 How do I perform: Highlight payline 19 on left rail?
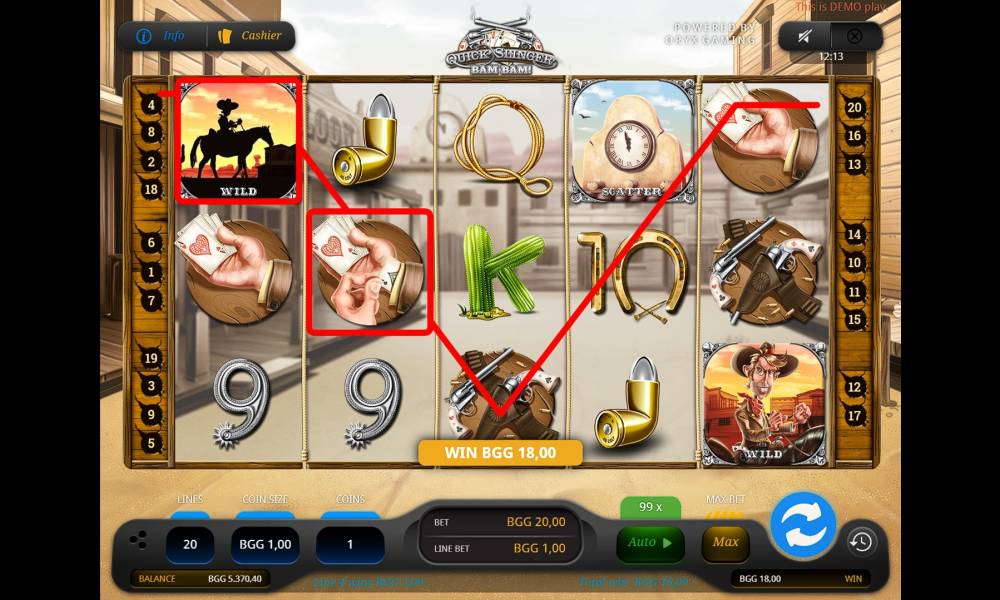click(x=152, y=358)
